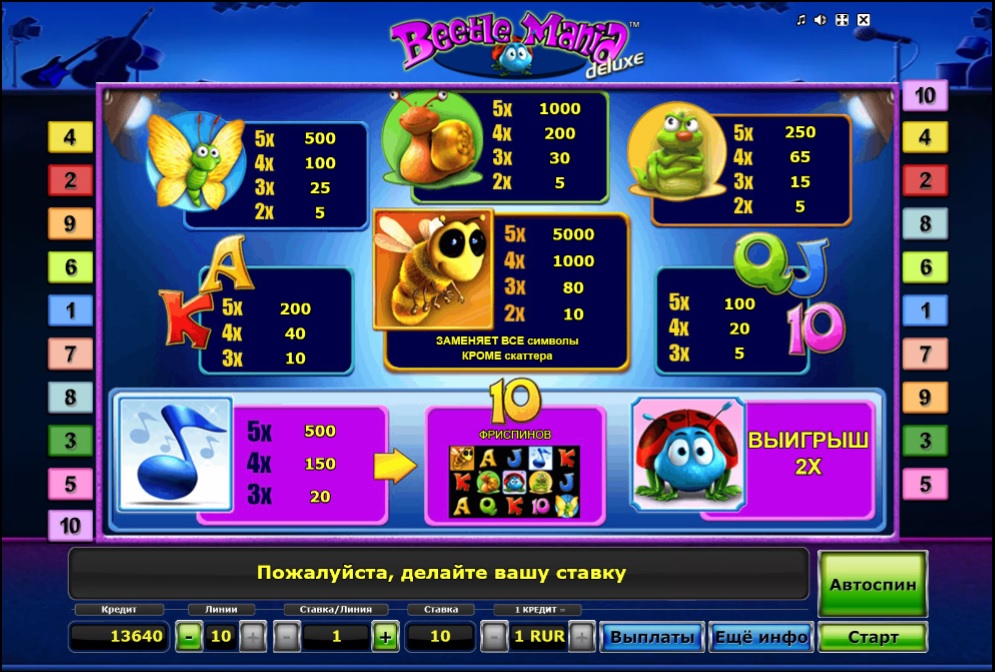Increase the 1 Кредит RUR value

(x=582, y=636)
